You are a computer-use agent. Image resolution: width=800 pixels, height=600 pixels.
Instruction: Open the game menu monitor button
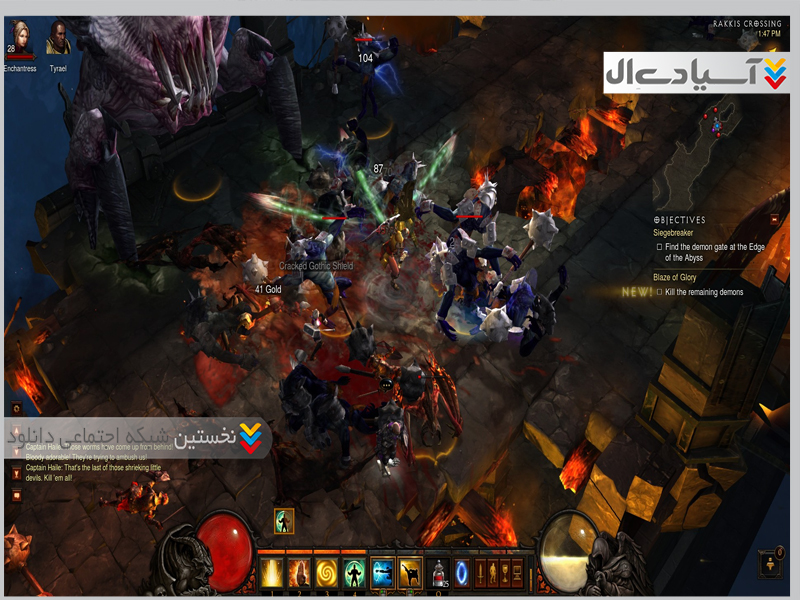[x=516, y=572]
